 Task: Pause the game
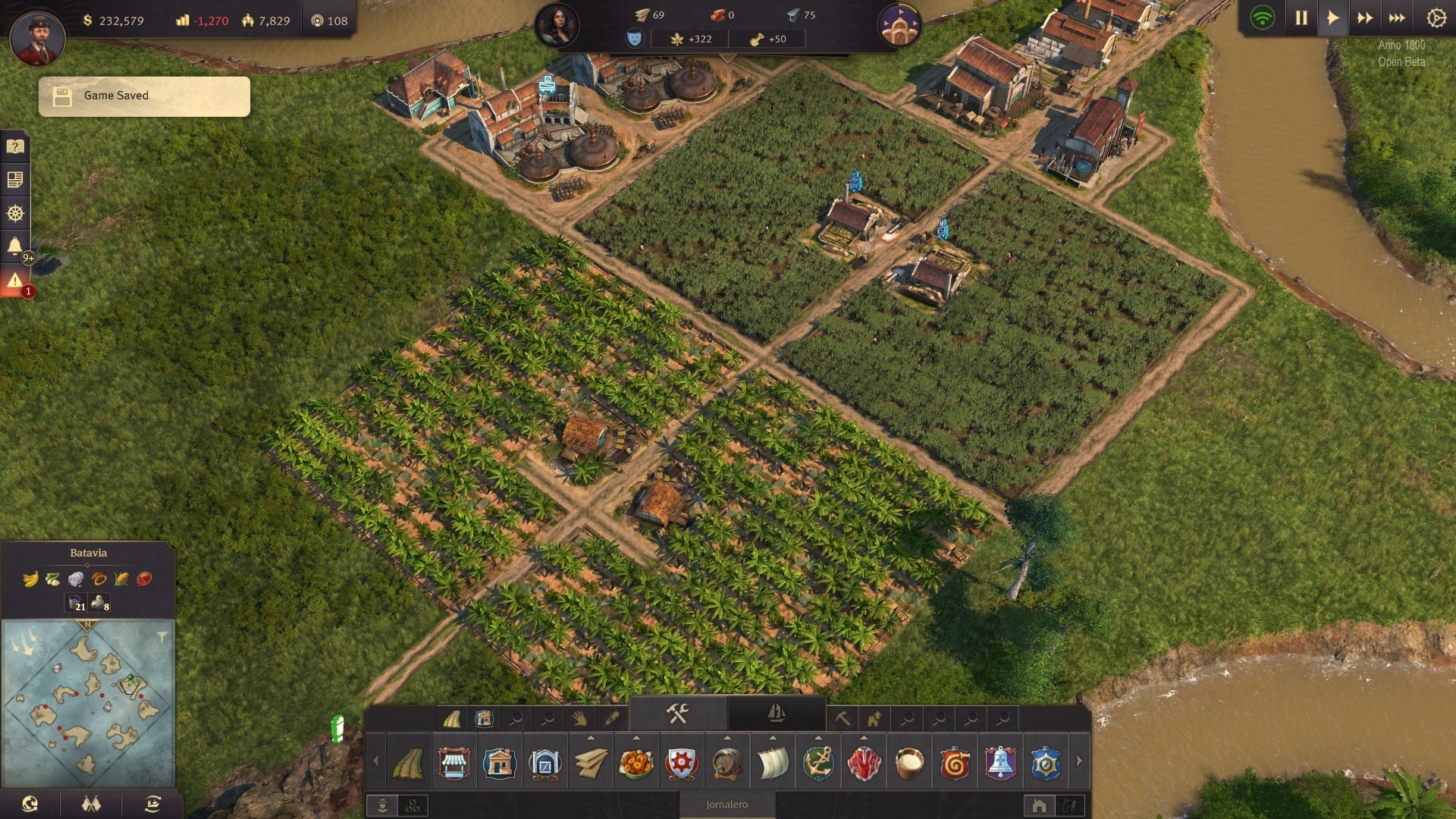1301,18
